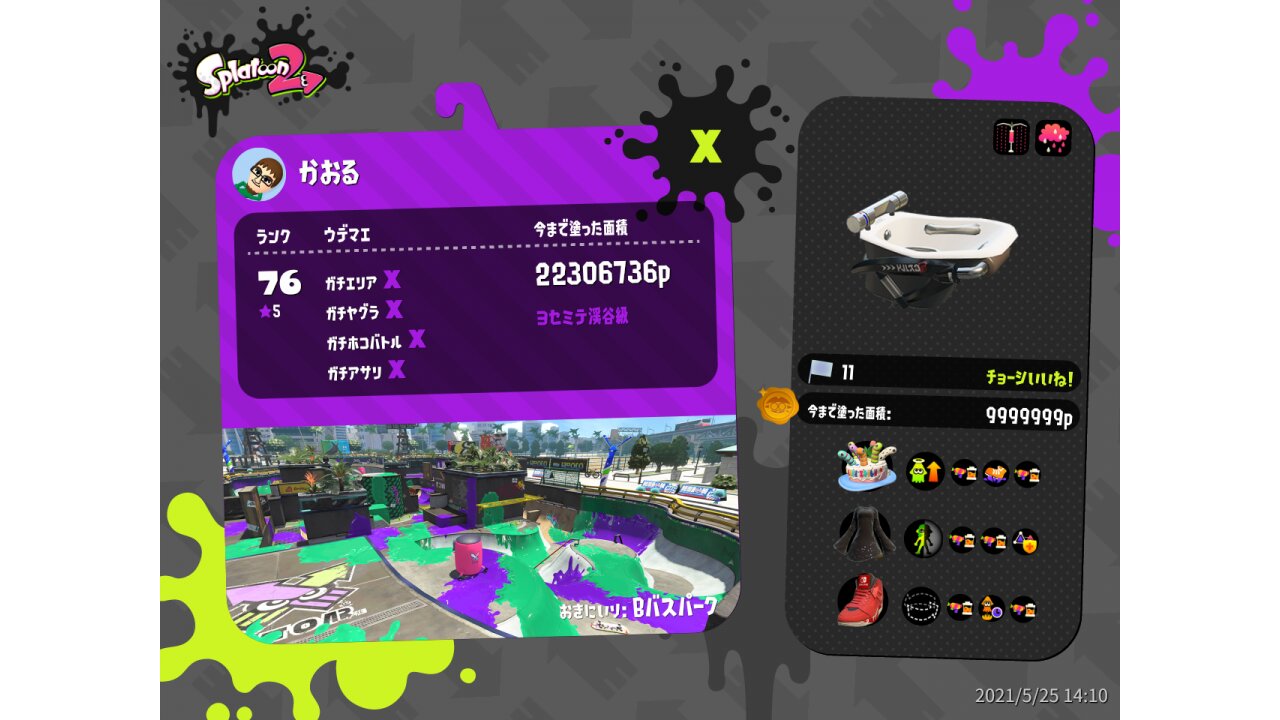Select shoes main ability dashed ring icon
This screenshot has width=1280, height=720.
(920, 605)
